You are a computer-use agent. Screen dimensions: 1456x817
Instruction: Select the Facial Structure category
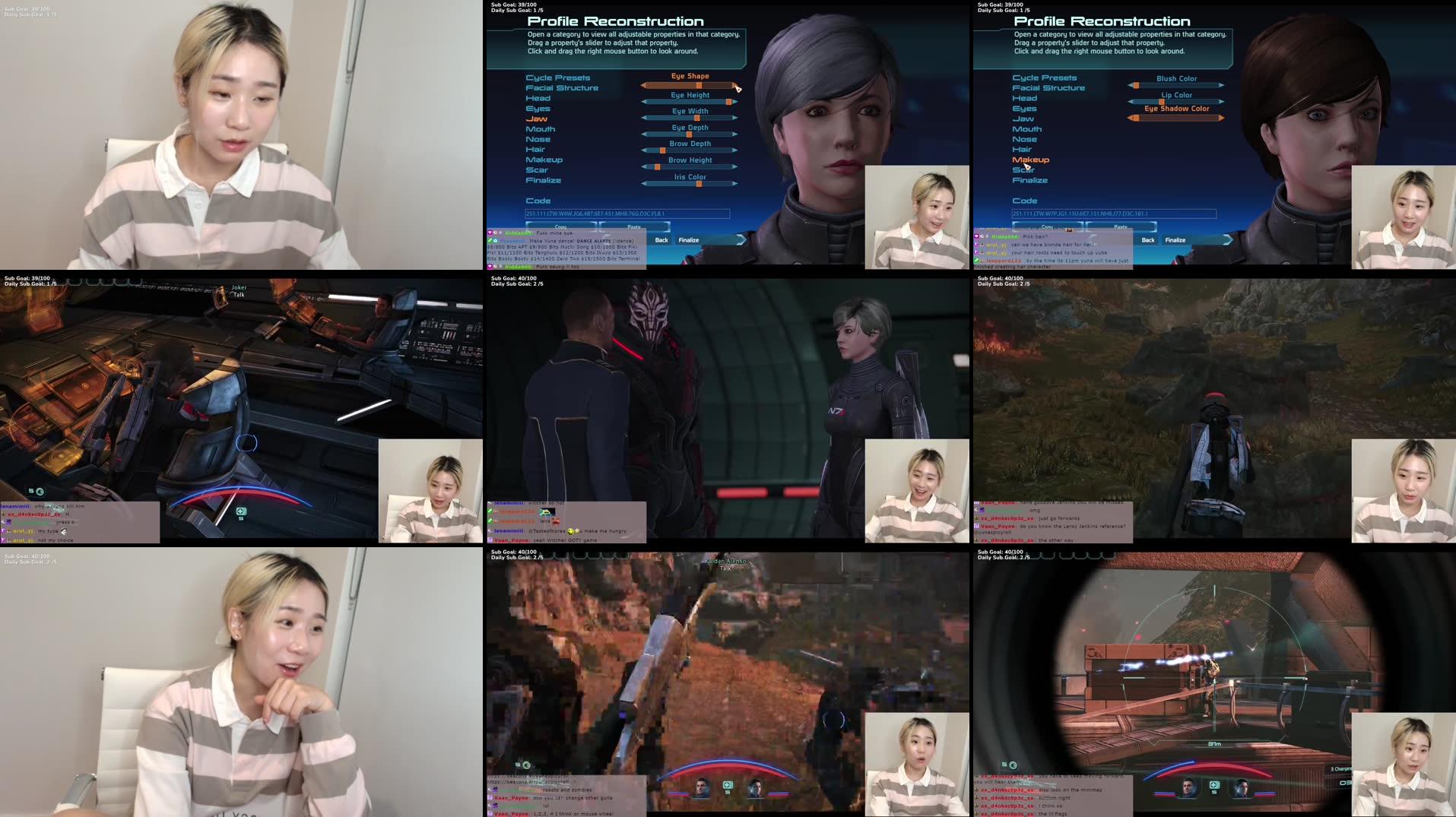(563, 87)
